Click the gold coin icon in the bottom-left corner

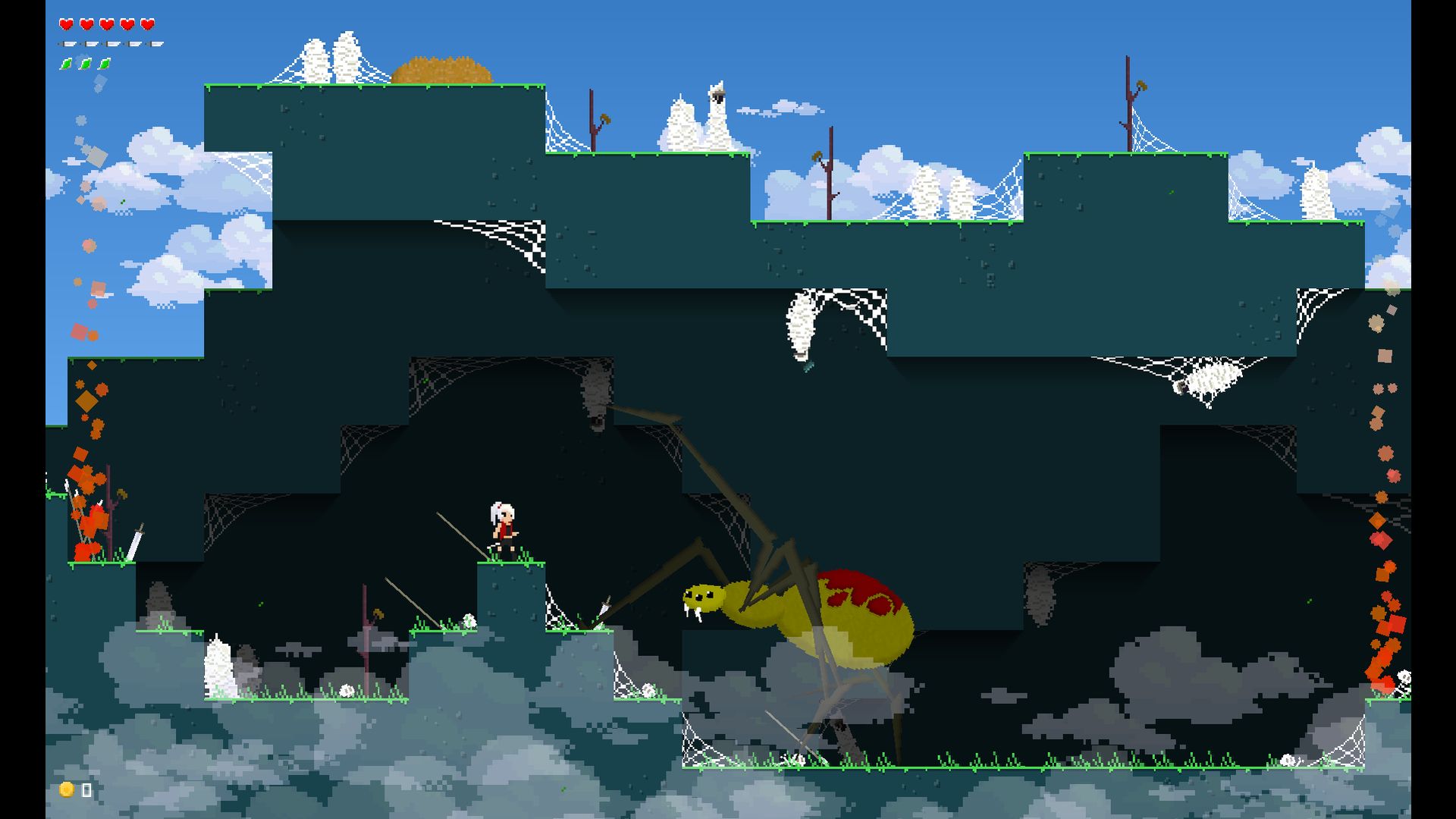pyautogui.click(x=66, y=790)
